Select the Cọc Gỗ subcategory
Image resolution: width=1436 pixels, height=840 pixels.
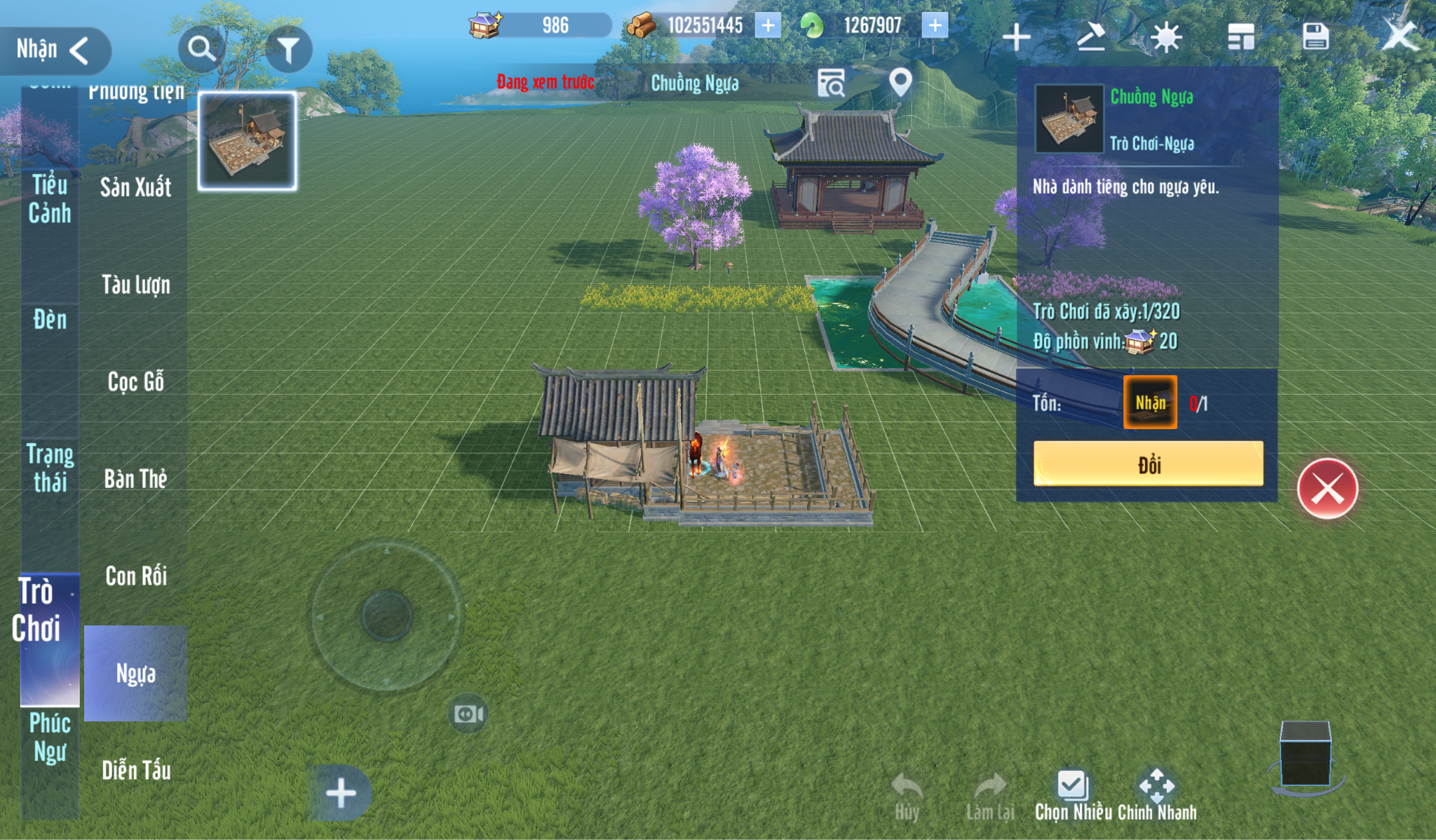(x=135, y=381)
